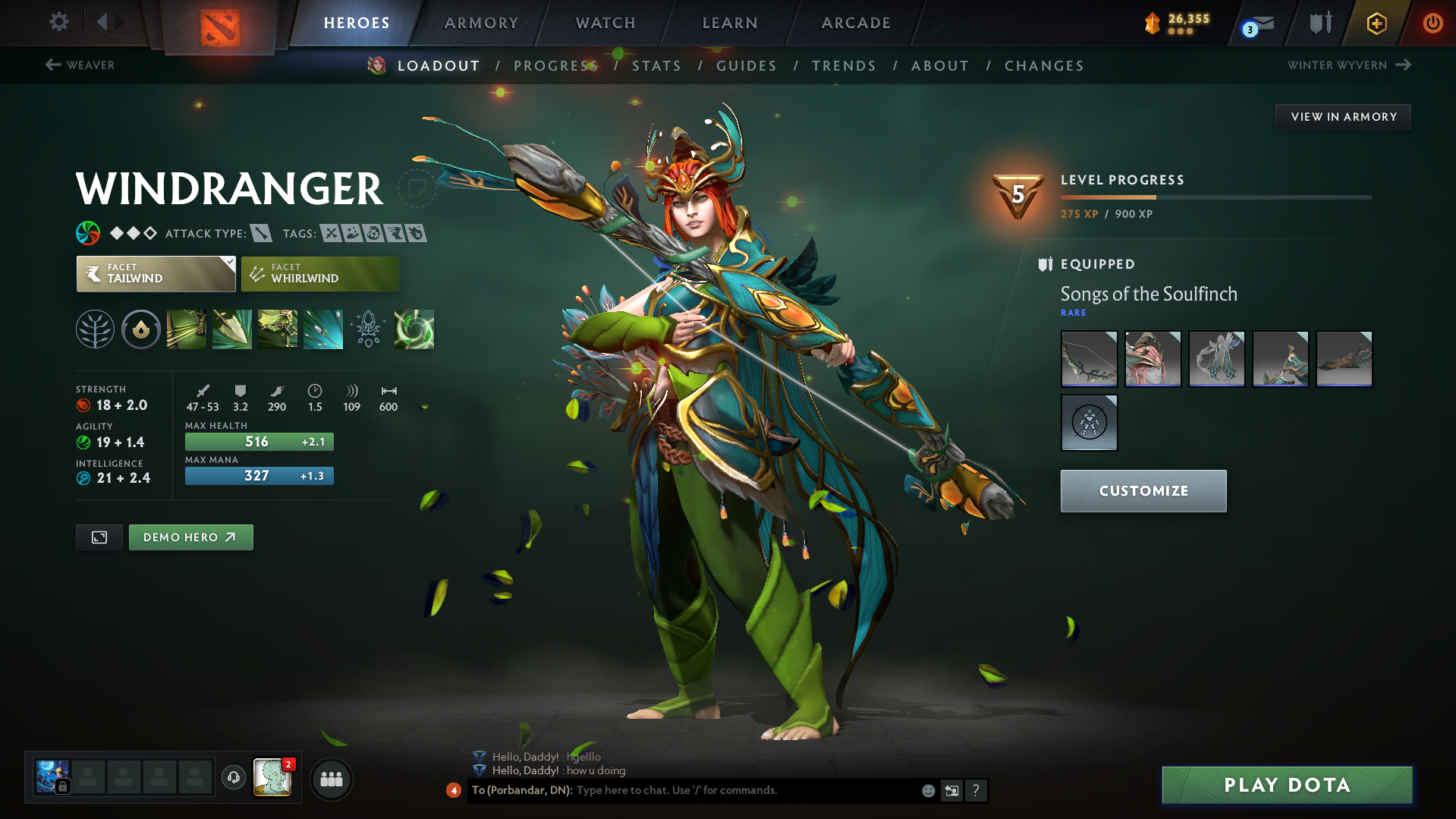Click the settings gear icon
1456x819 pixels.
[x=58, y=22]
